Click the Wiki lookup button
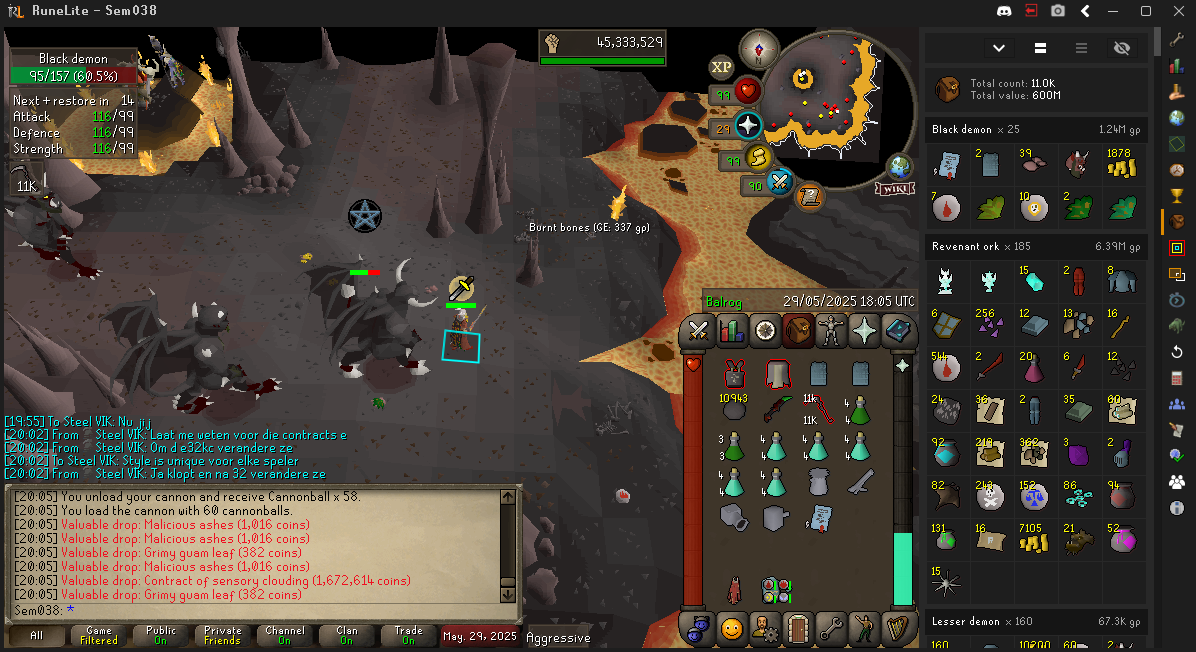Viewport: 1196px width, 652px height. tap(894, 188)
